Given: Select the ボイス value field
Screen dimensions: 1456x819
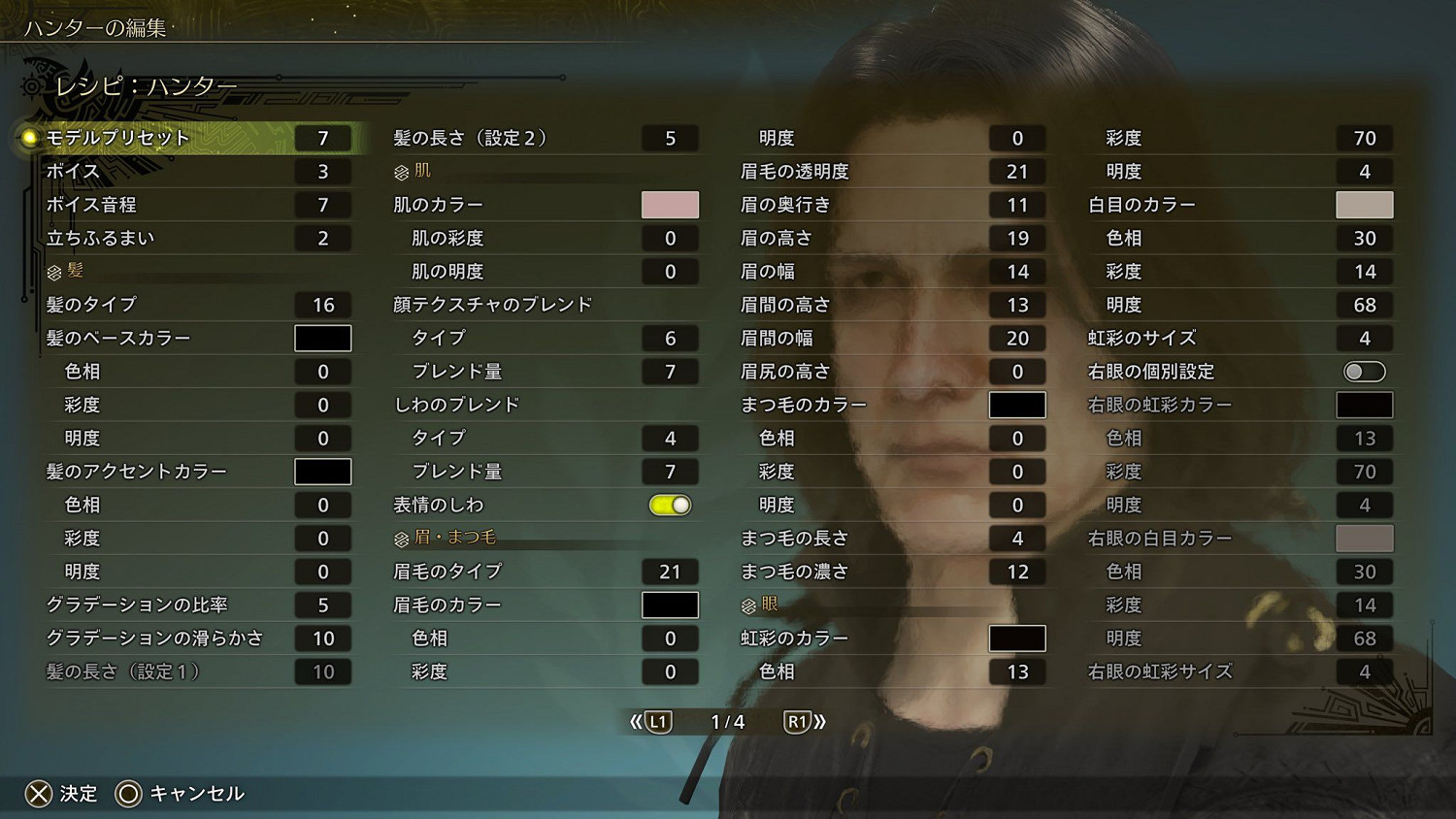Looking at the screenshot, I should tap(322, 171).
